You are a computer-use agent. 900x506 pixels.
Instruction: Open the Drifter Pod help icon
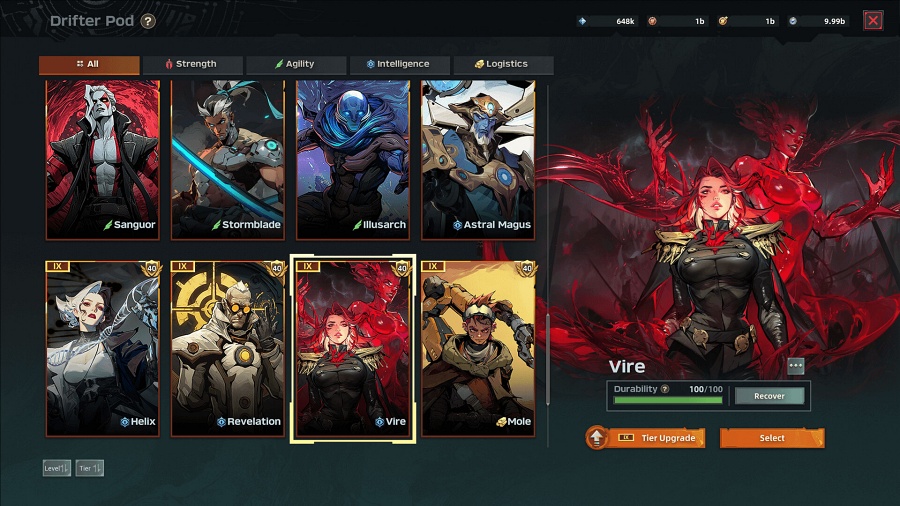tap(148, 21)
